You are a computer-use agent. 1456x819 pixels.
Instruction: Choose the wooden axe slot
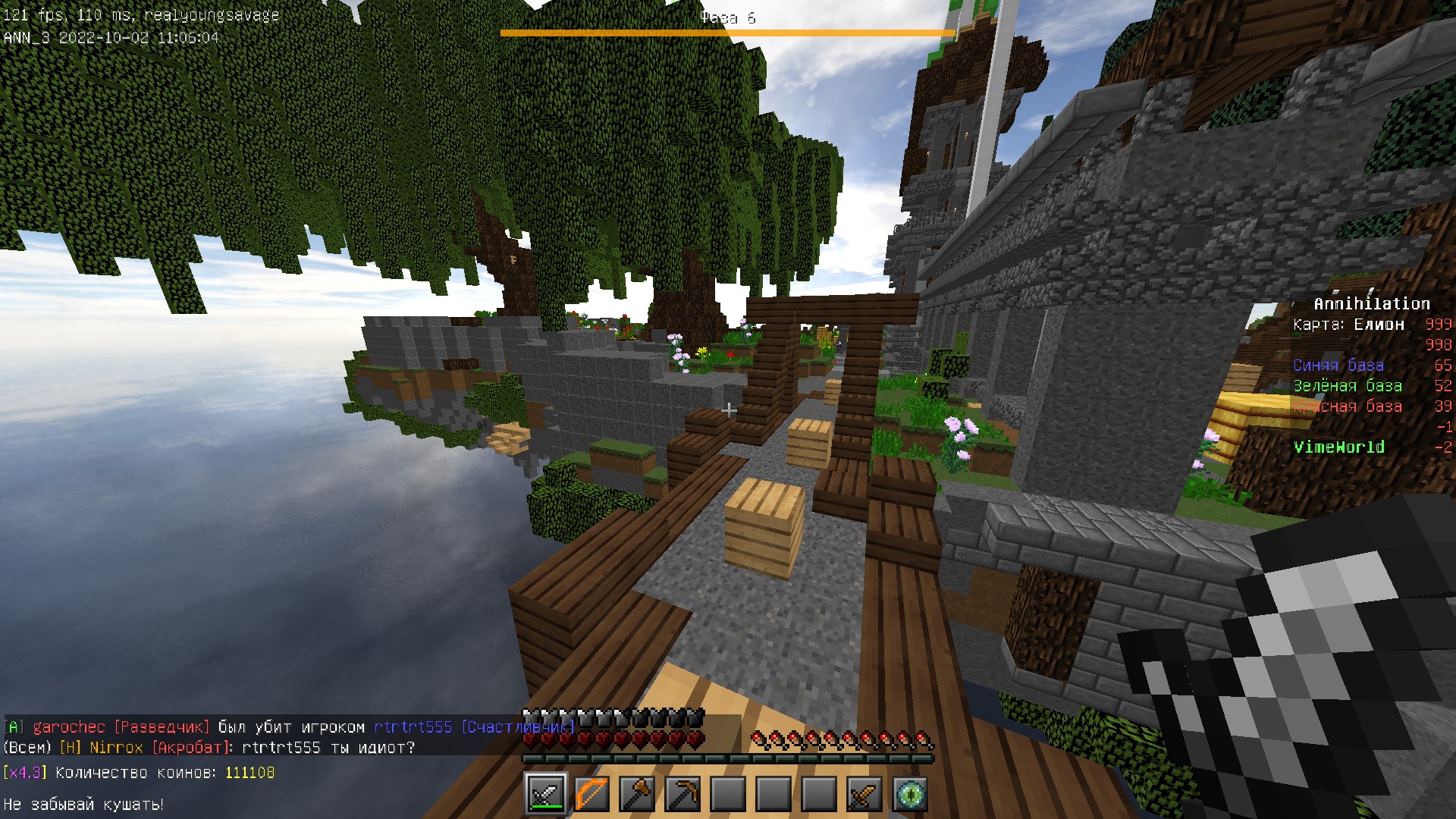pyautogui.click(x=637, y=794)
